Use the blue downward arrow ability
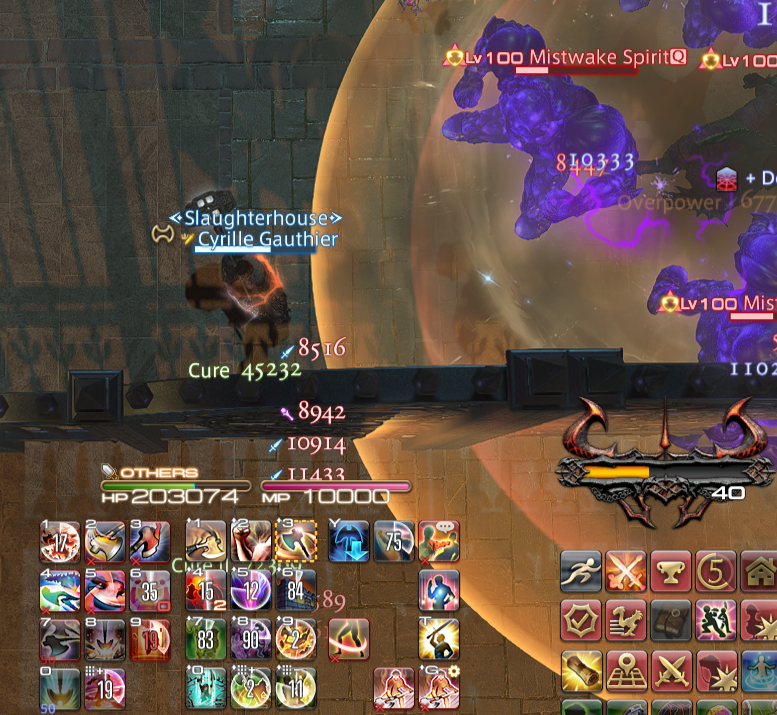Screen dimensions: 777x715 tap(349, 541)
